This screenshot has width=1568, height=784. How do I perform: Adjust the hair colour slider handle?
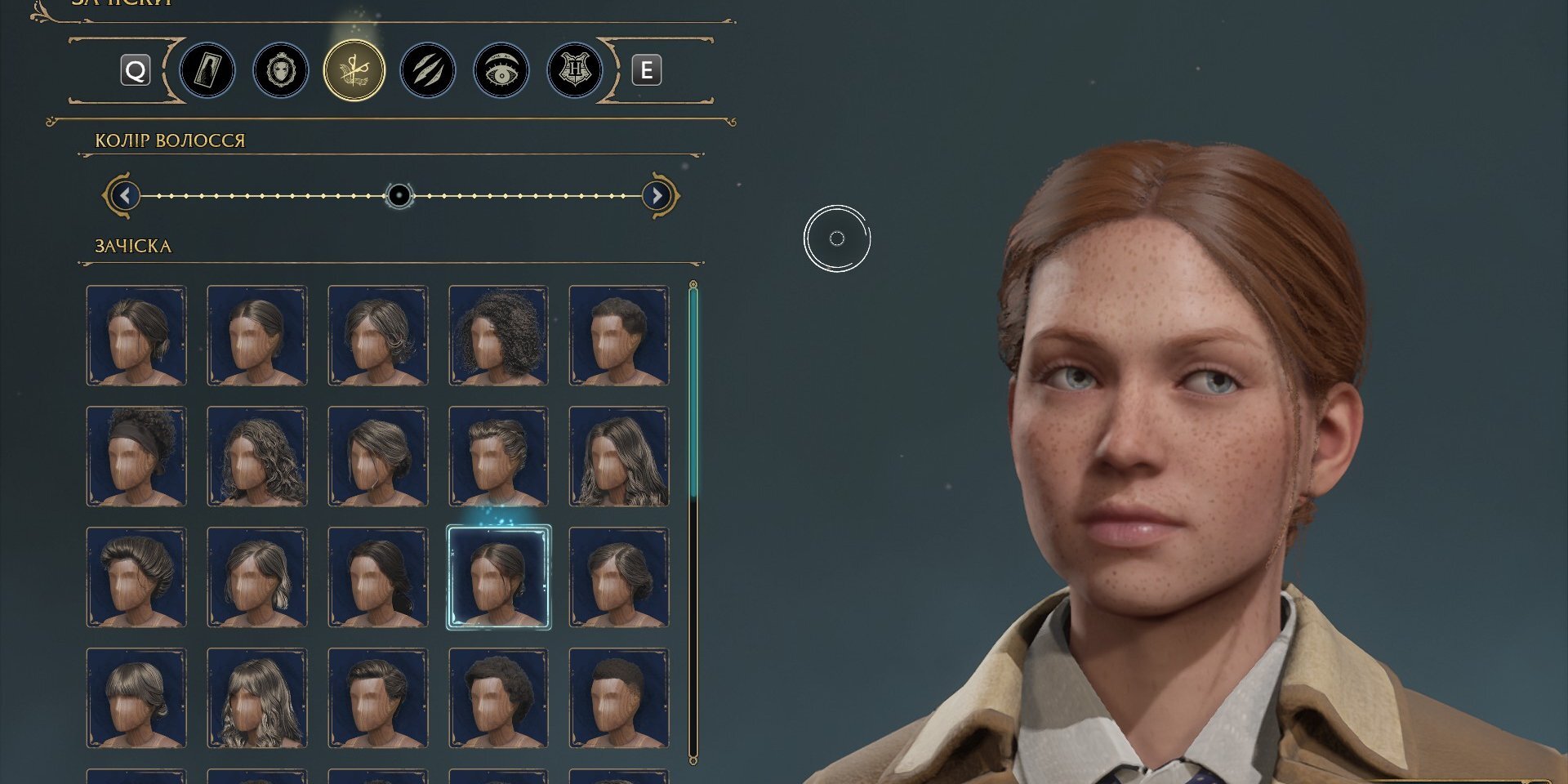399,196
